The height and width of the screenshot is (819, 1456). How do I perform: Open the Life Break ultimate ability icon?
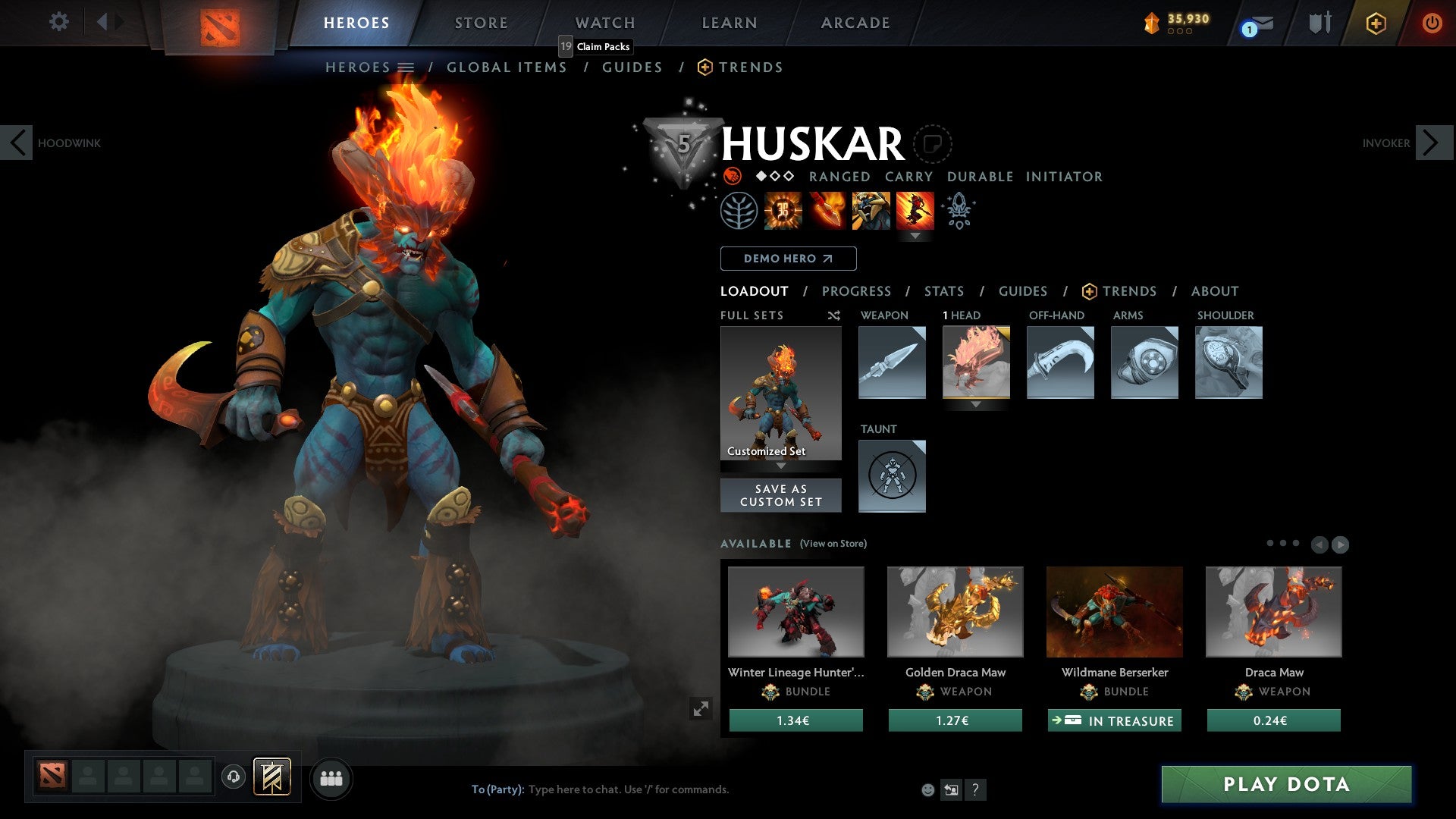(x=916, y=211)
